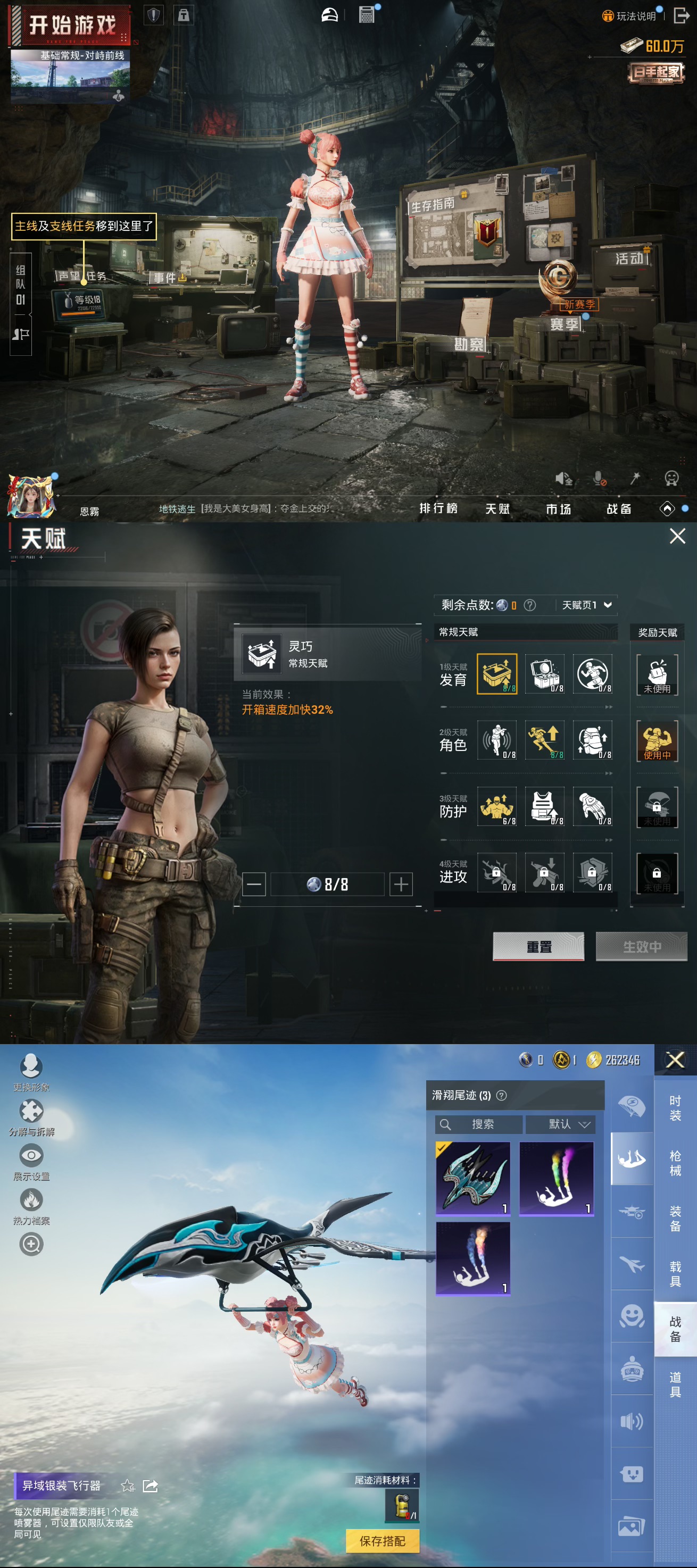Click the 开始游戏 start game button
The image size is (697, 1568).
click(72, 25)
